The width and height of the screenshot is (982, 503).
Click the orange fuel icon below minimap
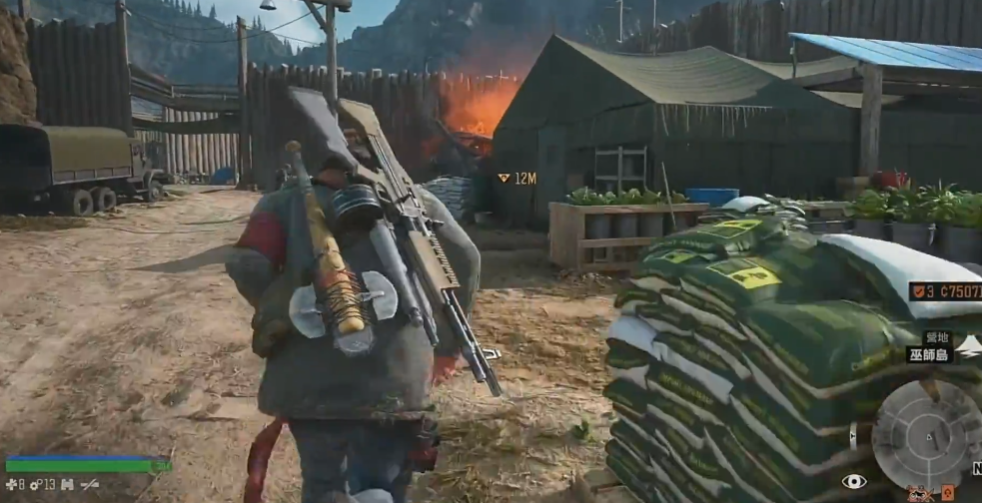(947, 492)
